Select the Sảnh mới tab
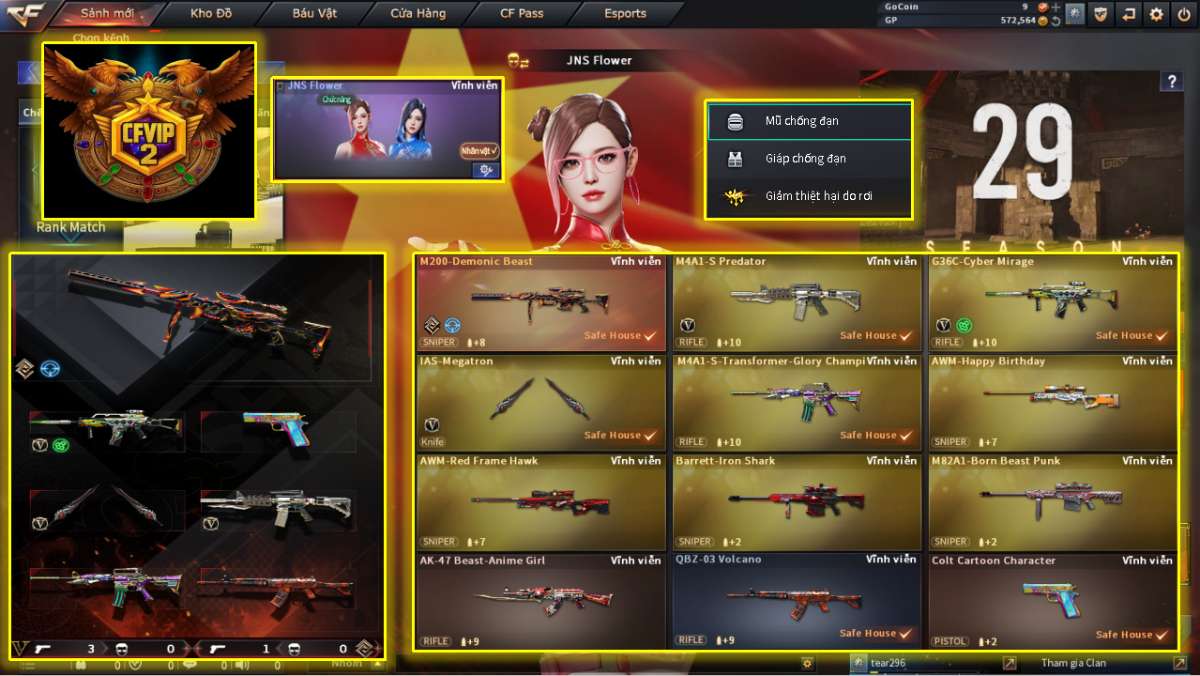Image resolution: width=1200 pixels, height=676 pixels. [x=108, y=14]
